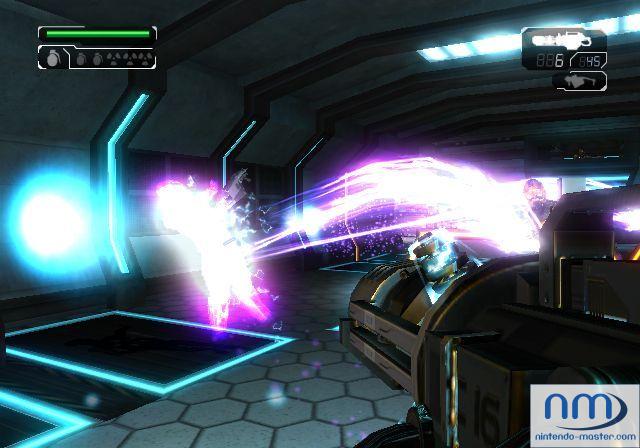
Task: Click the equipped rifle weapon icon
Action: [x=564, y=40]
